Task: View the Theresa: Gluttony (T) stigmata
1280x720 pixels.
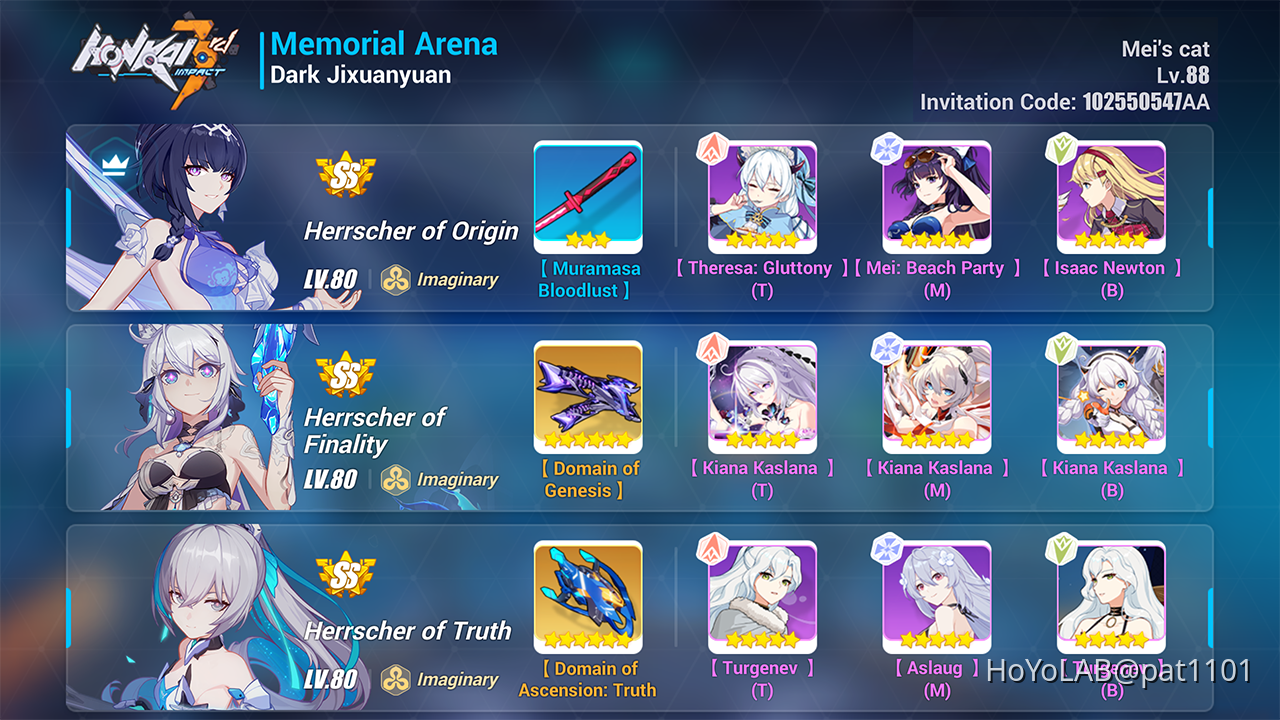Action: [x=762, y=197]
